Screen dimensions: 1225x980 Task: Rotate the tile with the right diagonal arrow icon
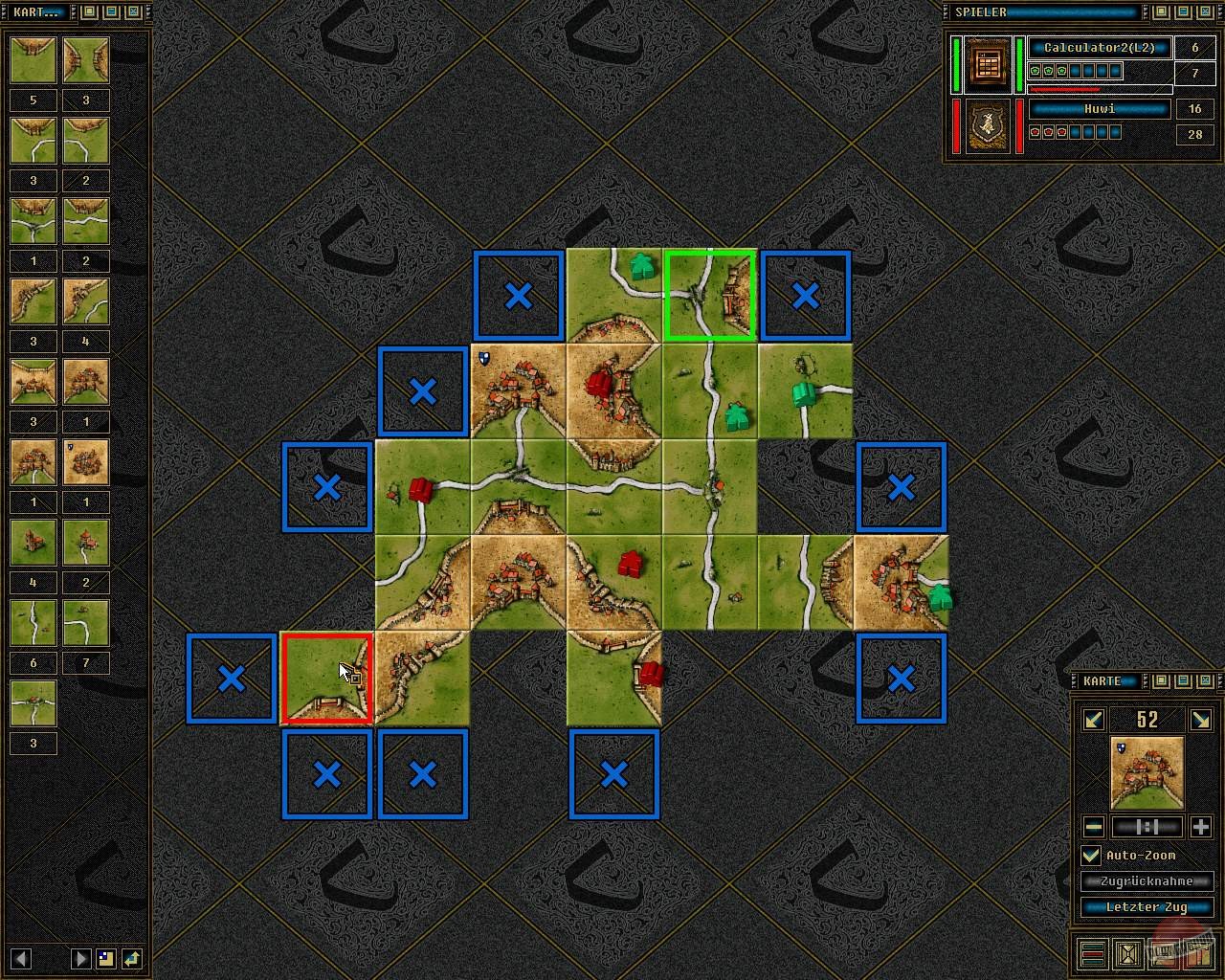click(1202, 720)
